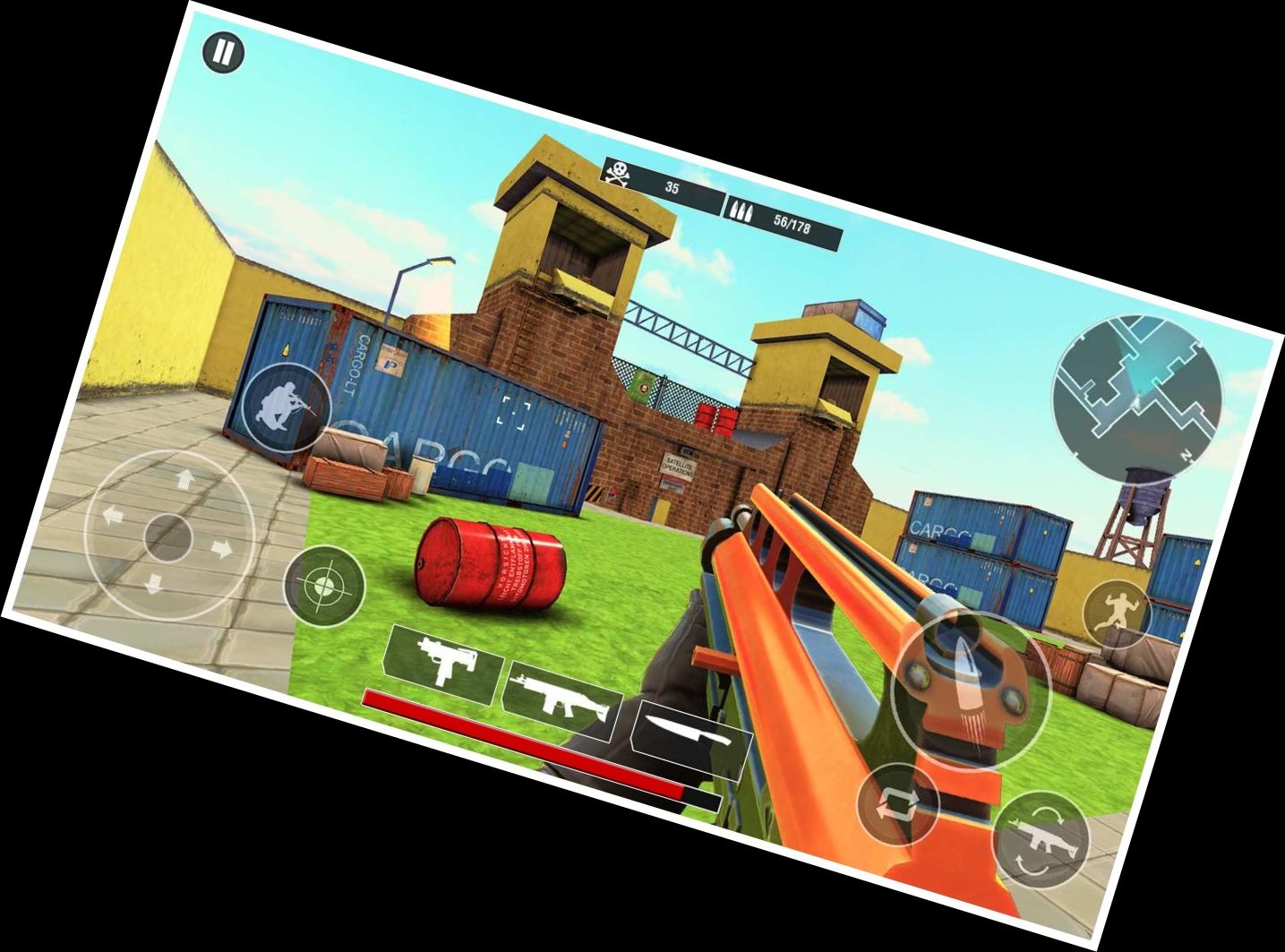Fire using the bullet shoot button

pyautogui.click(x=970, y=690)
